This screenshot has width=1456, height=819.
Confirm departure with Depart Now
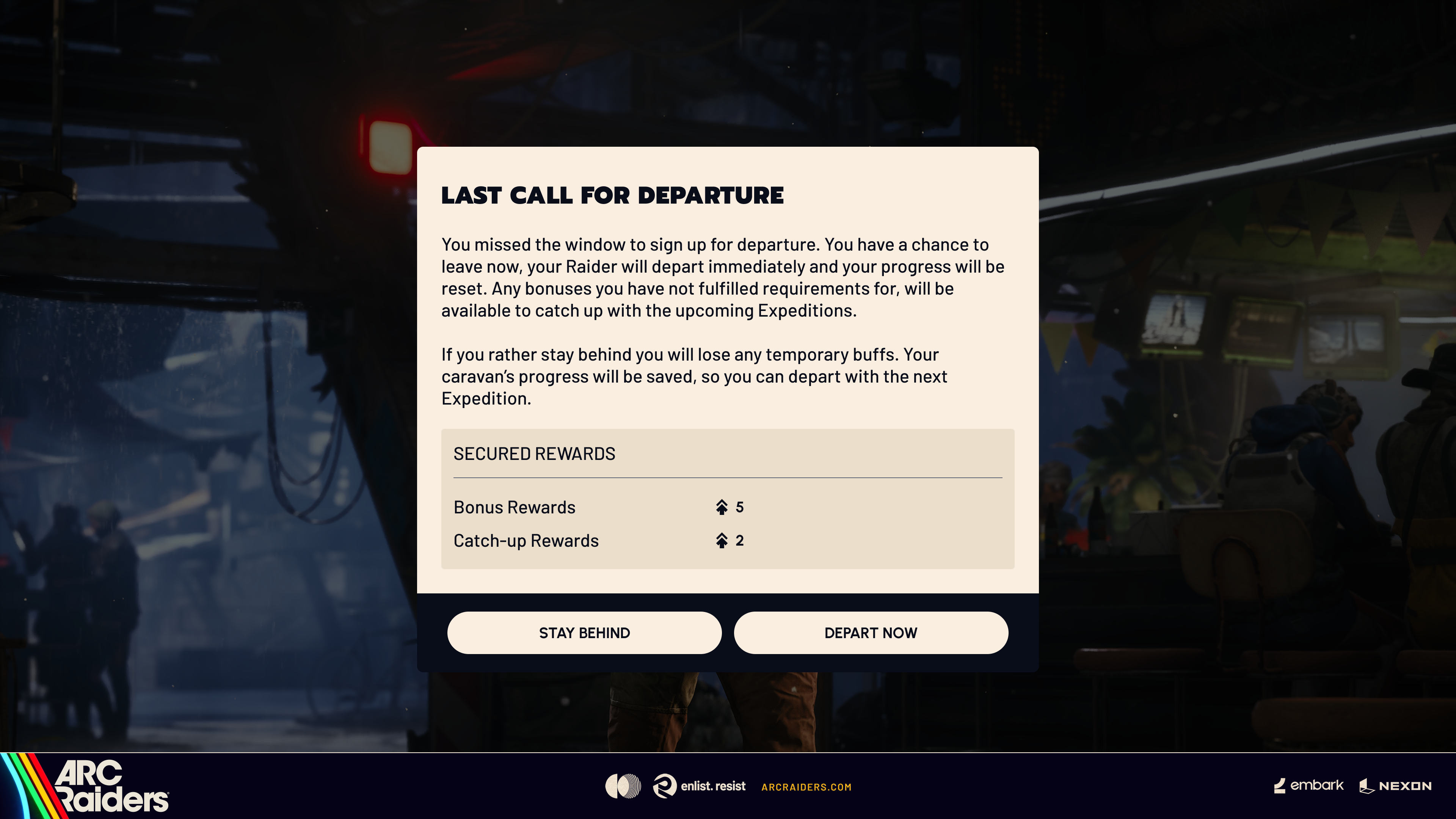pyautogui.click(x=871, y=632)
